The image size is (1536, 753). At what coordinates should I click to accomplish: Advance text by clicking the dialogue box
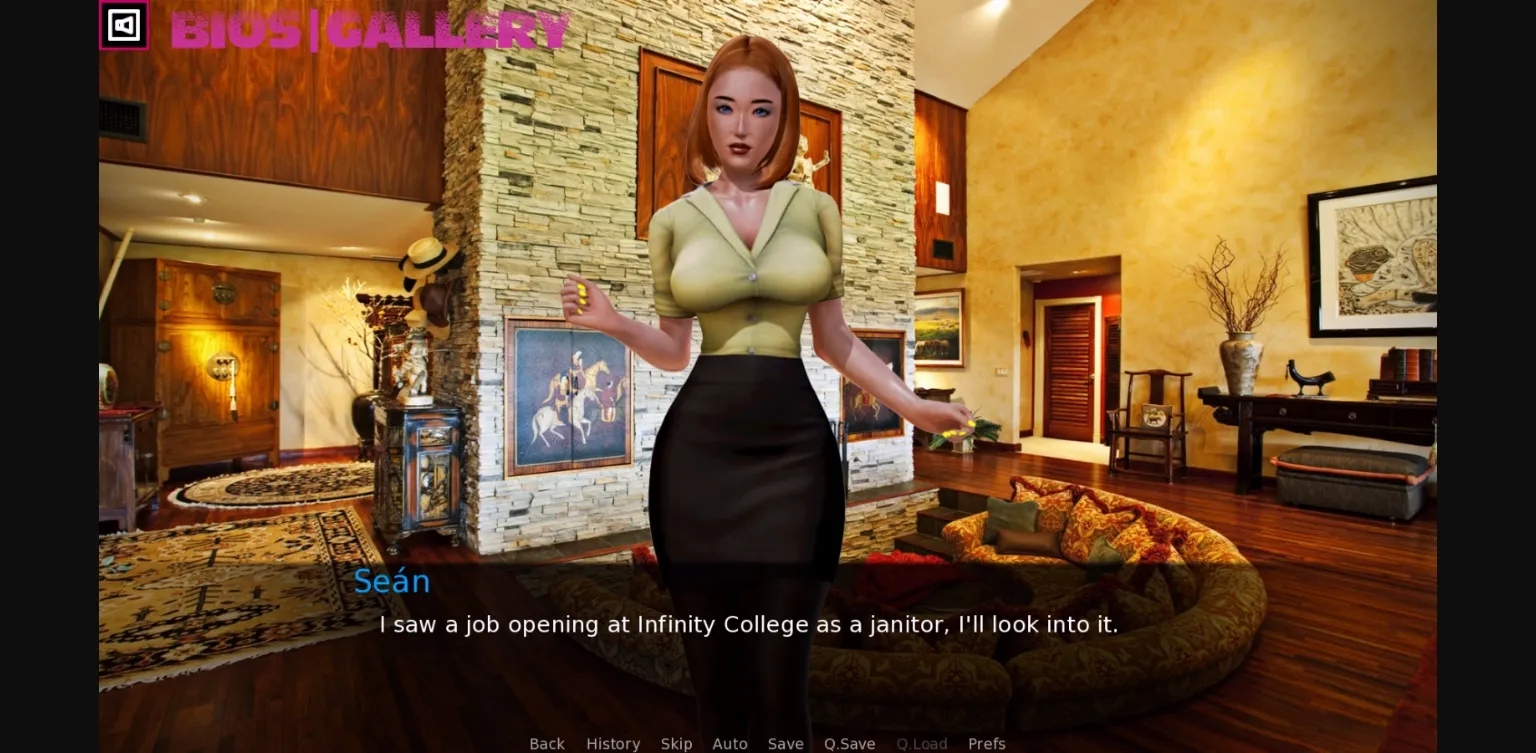(x=750, y=625)
